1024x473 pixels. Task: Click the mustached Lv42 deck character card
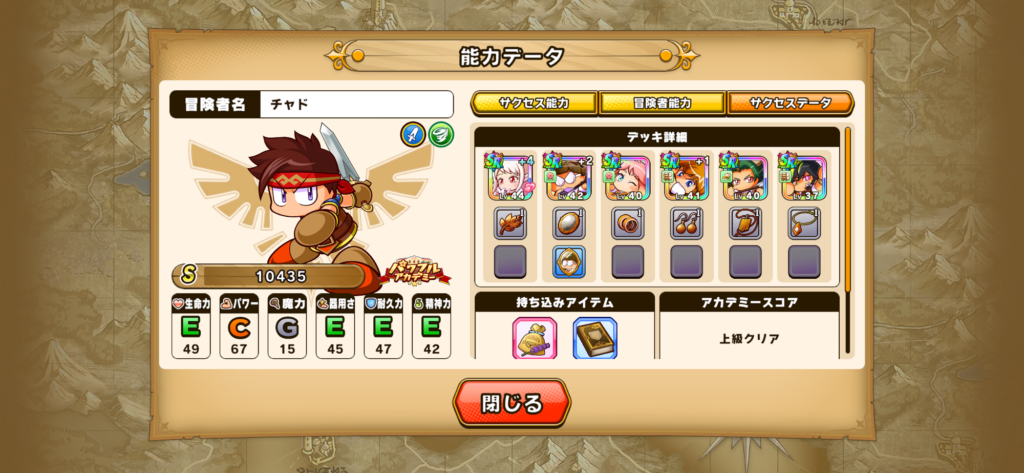point(569,176)
